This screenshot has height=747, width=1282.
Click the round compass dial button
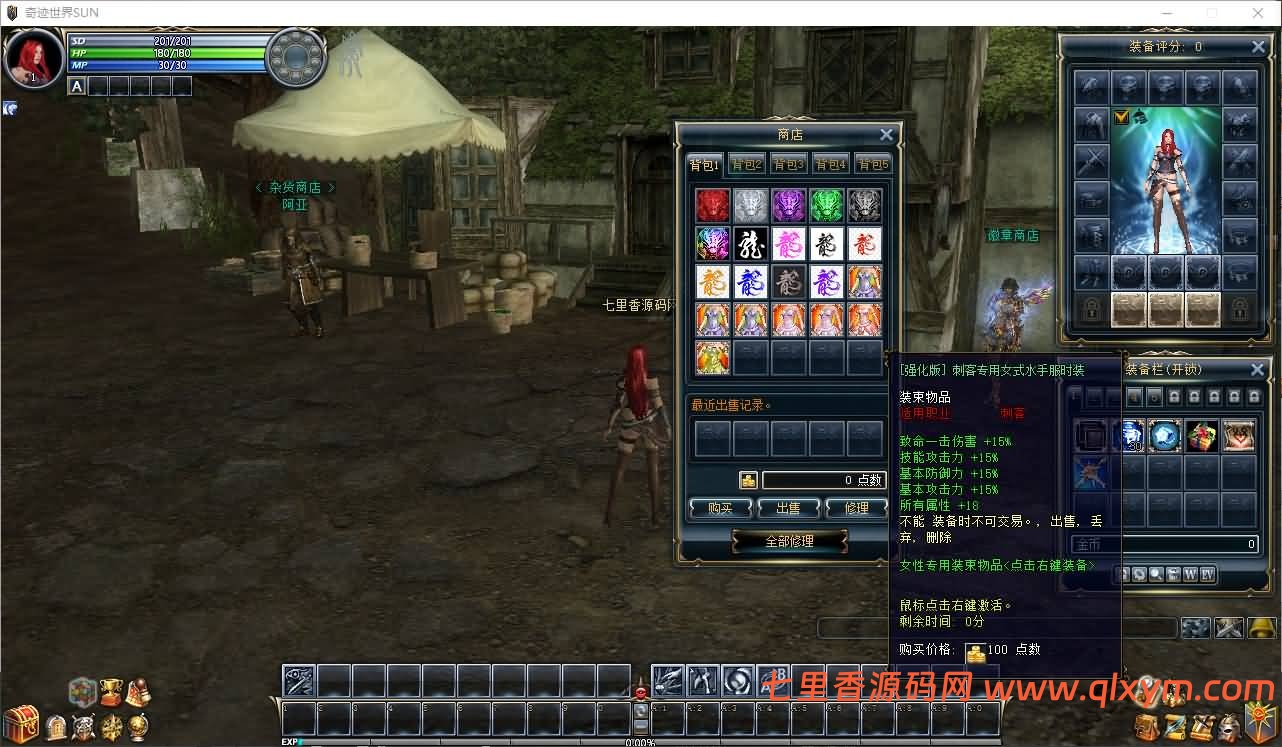pos(296,56)
